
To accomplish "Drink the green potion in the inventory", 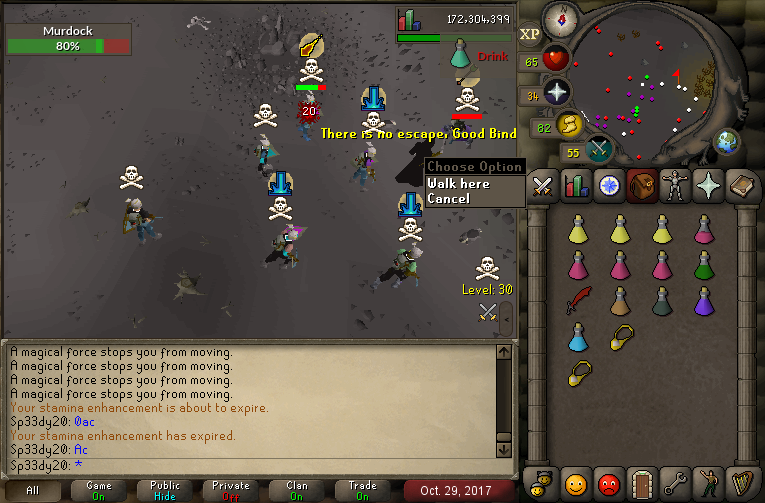I will (x=705, y=265).
